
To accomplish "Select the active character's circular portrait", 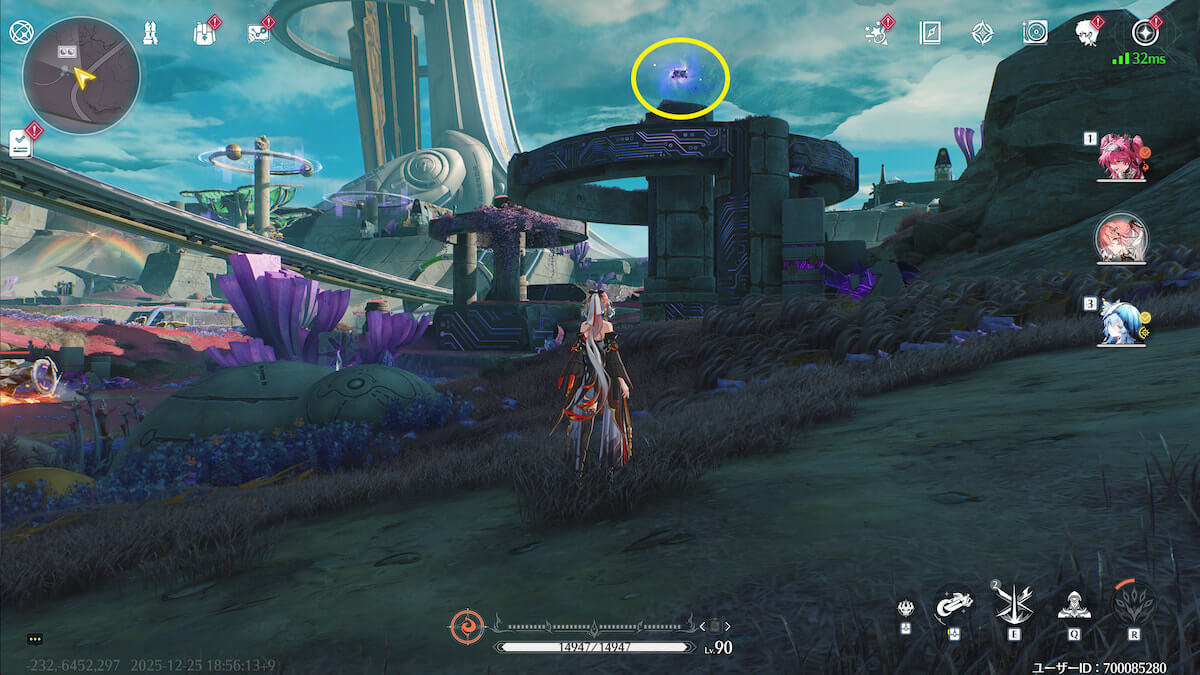I will point(1121,239).
